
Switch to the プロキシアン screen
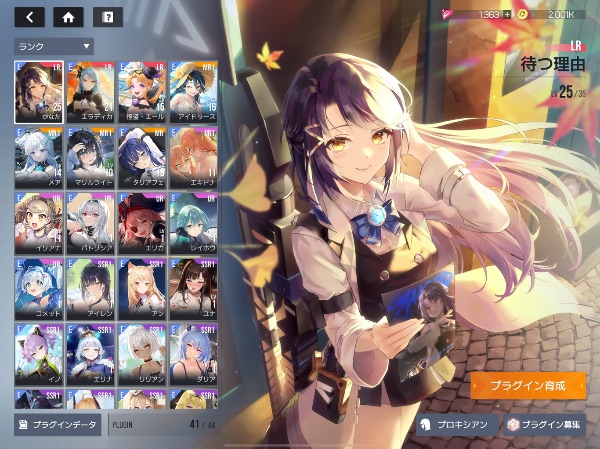[455, 425]
